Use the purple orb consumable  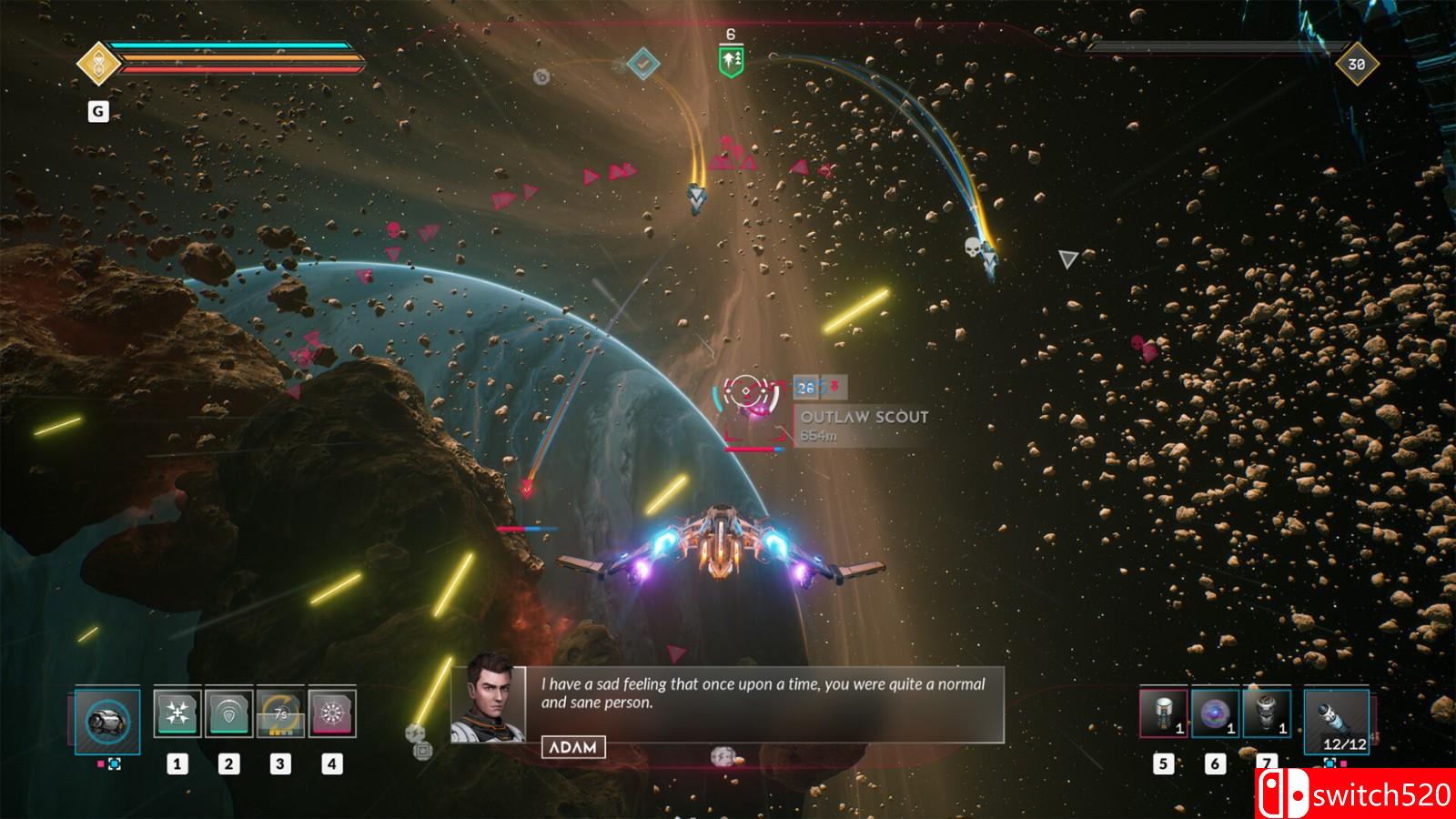tap(1215, 713)
